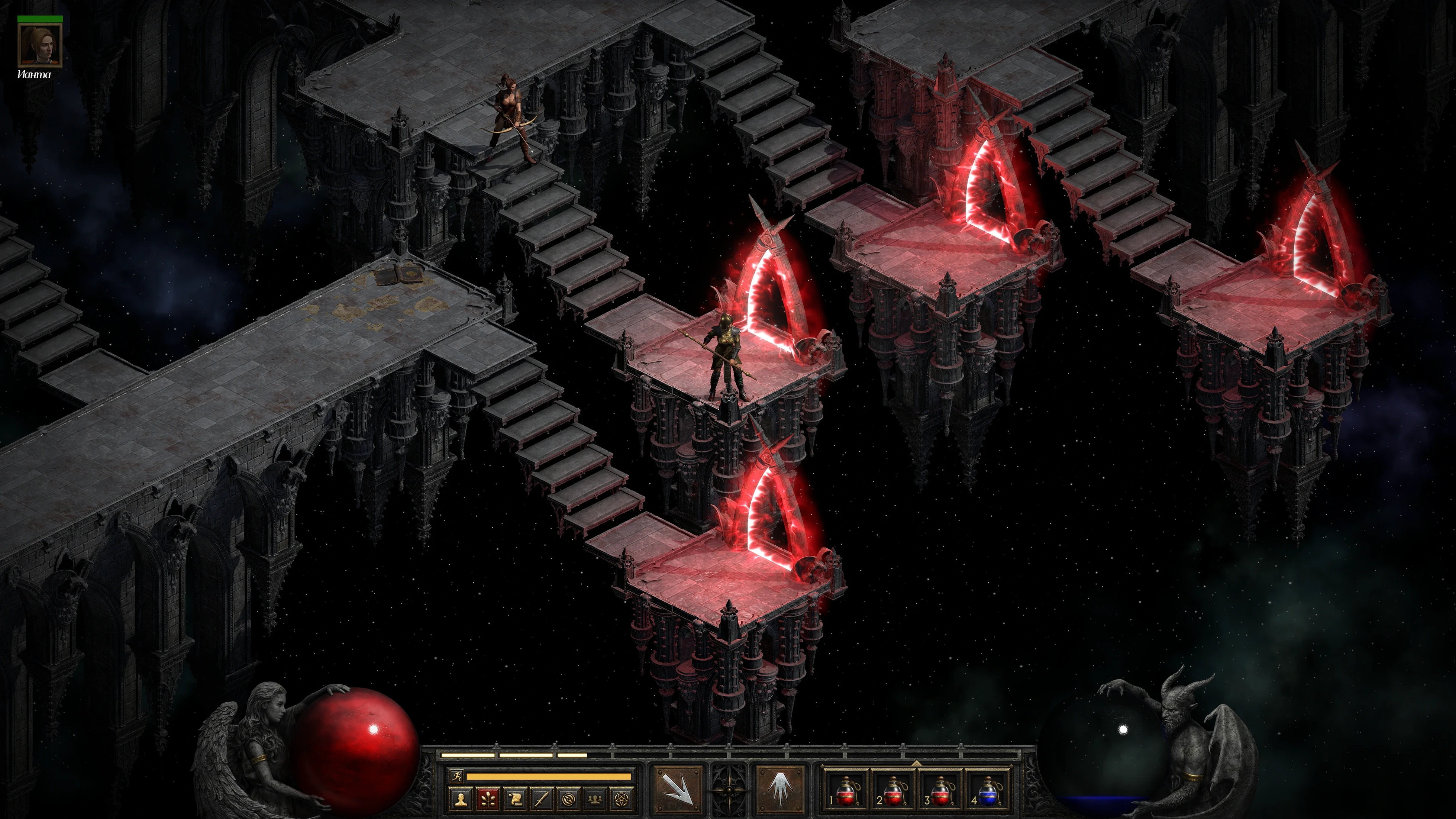Open the character sheet bust icon
The height and width of the screenshot is (819, 1456).
pyautogui.click(x=461, y=799)
